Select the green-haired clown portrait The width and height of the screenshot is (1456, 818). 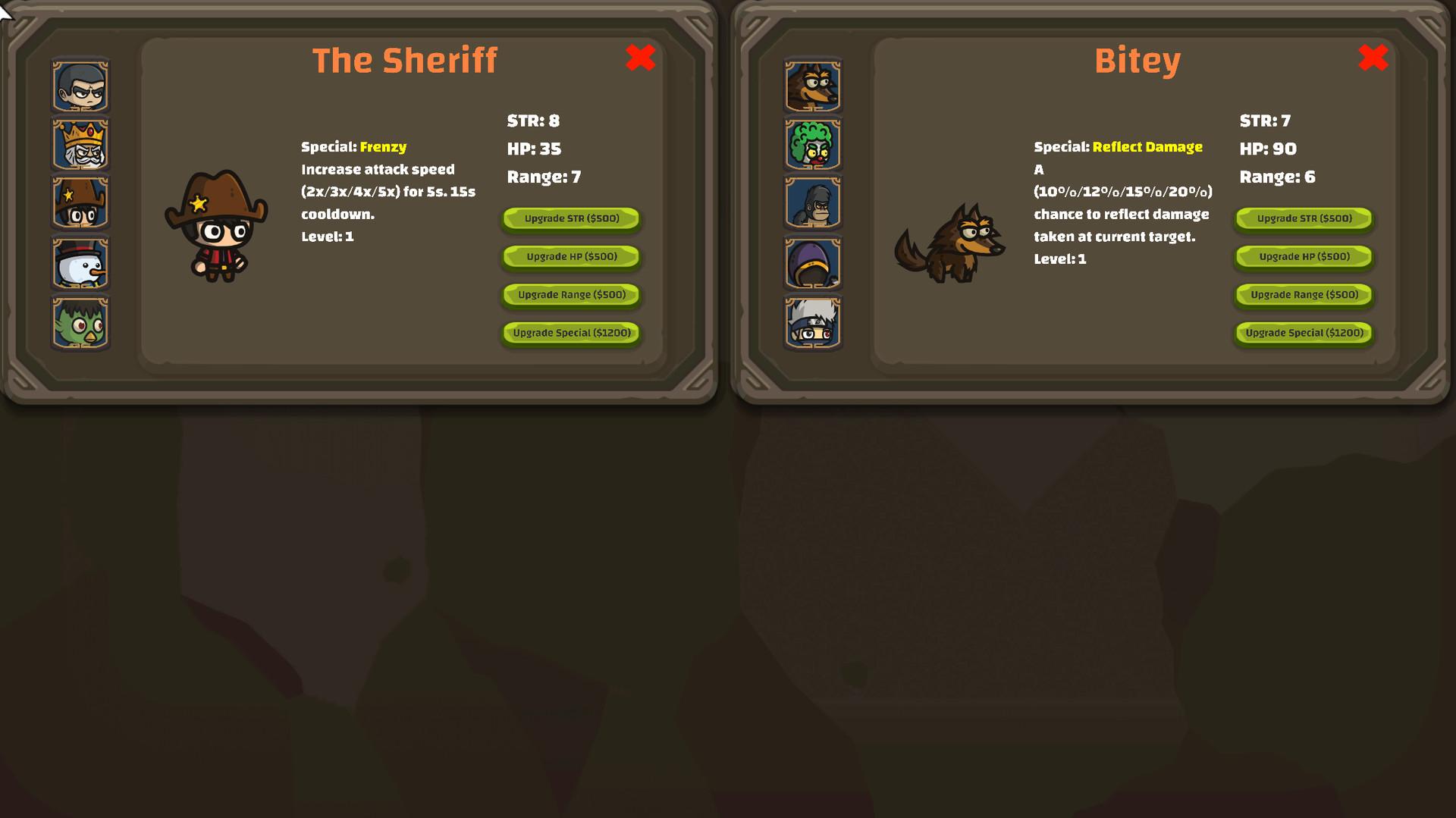[x=811, y=144]
